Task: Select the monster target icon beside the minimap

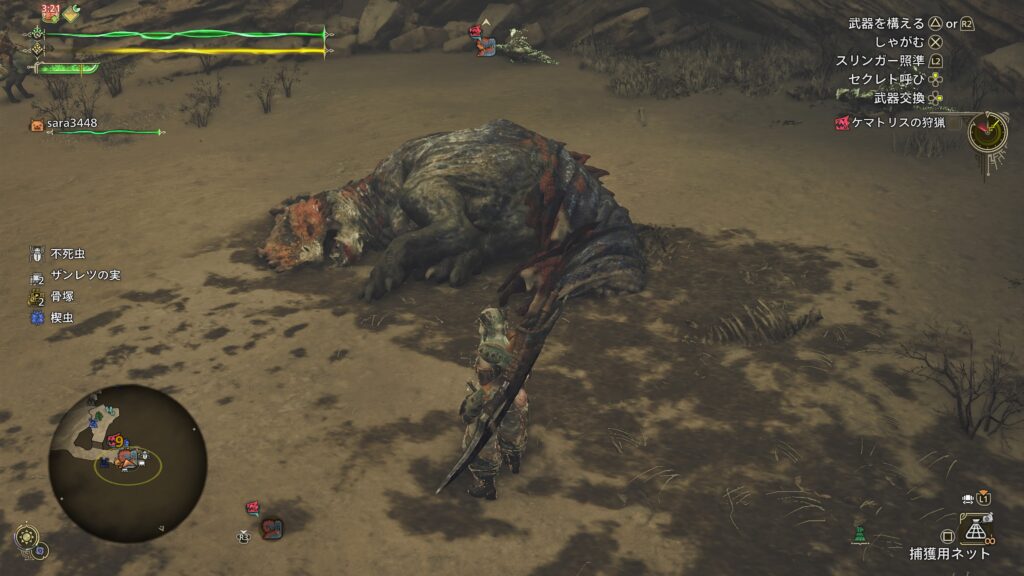Action: coord(271,527)
